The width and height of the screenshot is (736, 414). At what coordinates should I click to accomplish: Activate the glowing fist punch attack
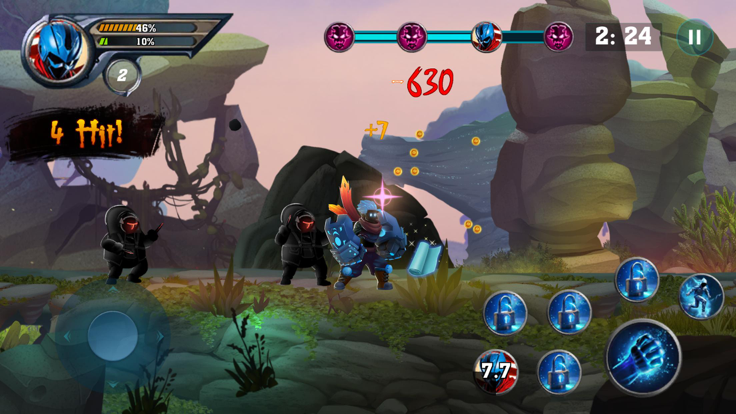643,358
